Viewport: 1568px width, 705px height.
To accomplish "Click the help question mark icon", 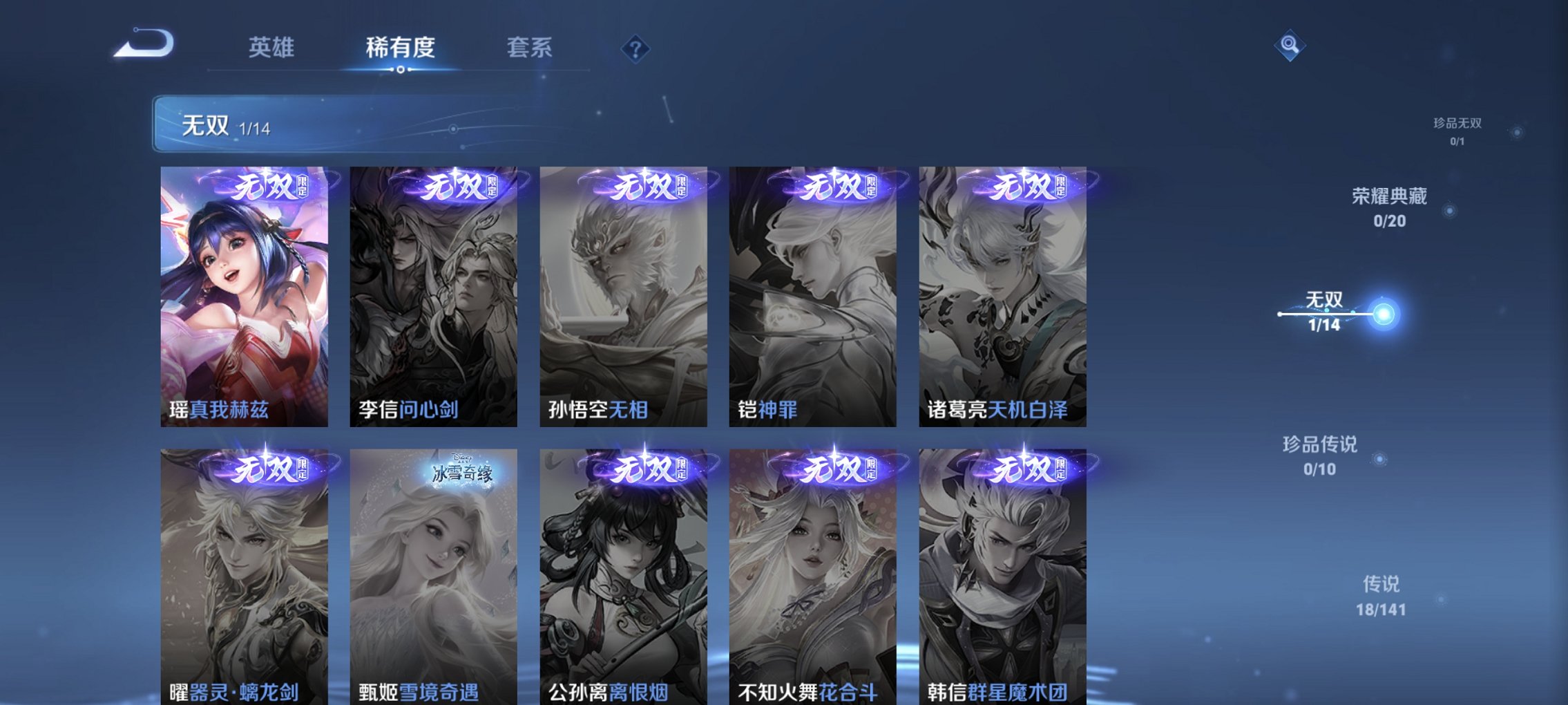I will tap(635, 48).
